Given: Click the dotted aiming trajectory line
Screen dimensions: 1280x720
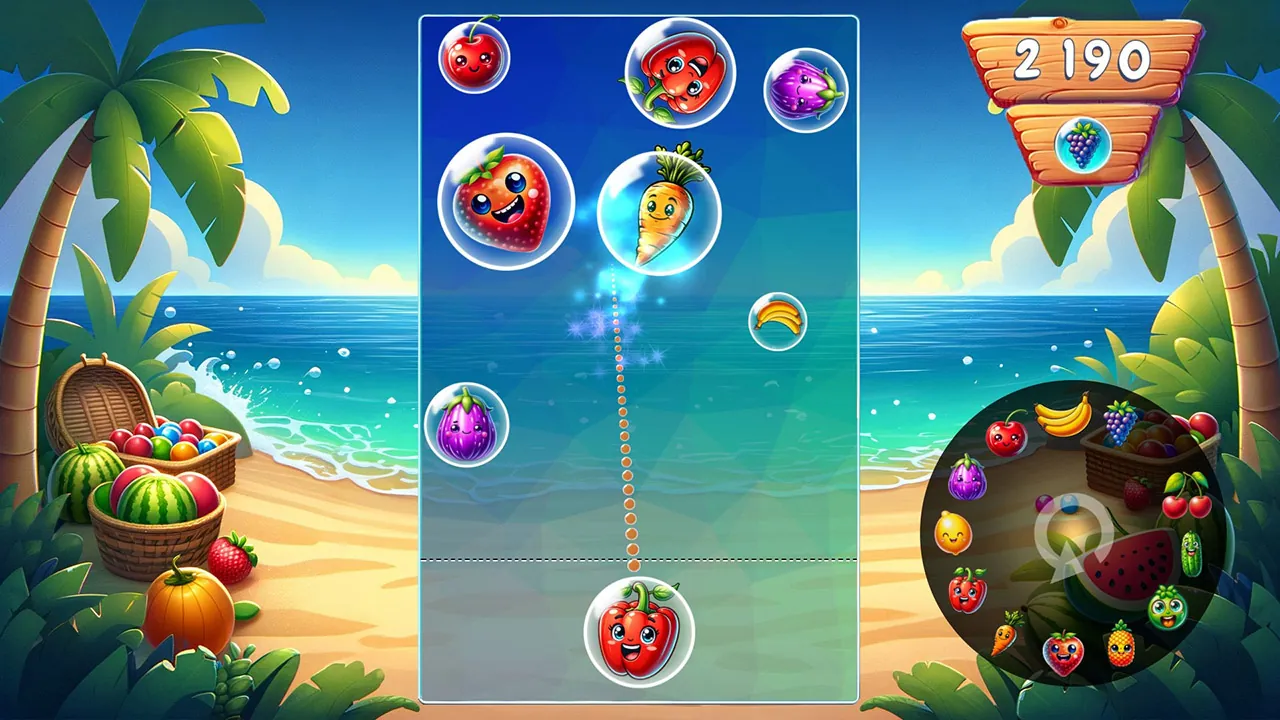Looking at the screenshot, I should [622, 420].
